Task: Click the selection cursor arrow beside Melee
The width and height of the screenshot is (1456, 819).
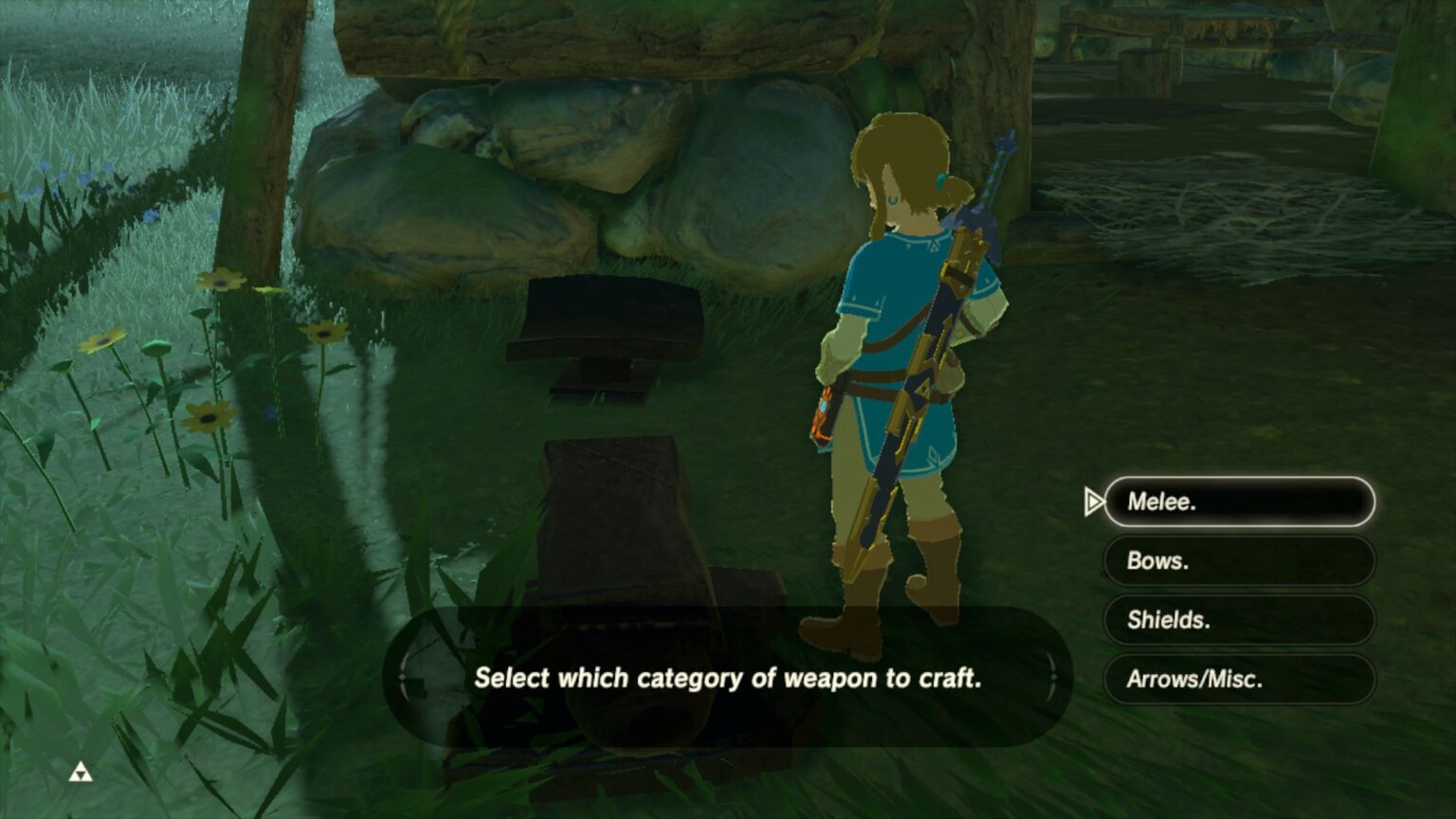Action: coord(1095,501)
